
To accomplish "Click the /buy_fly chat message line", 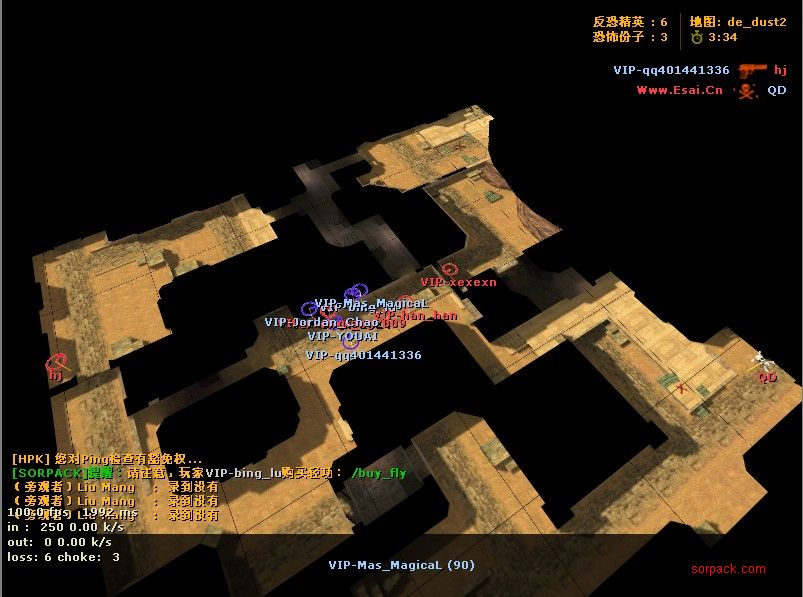I will pos(209,473).
